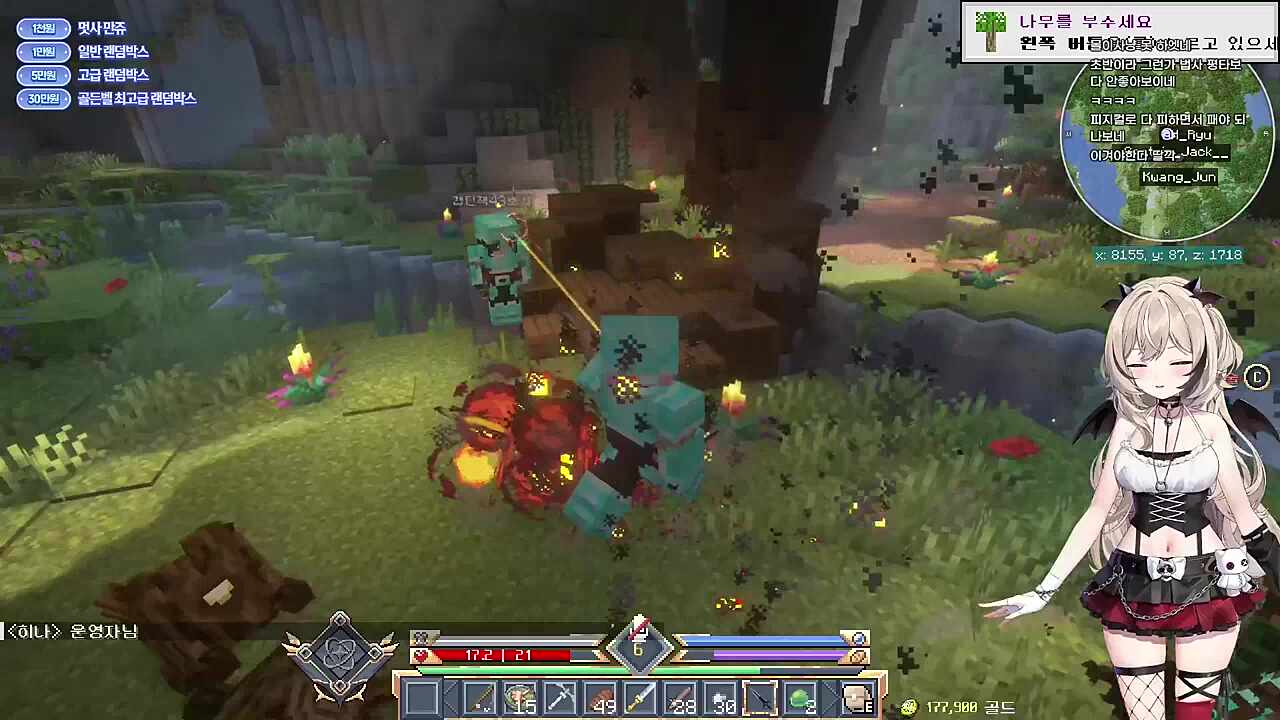1280x720 pixels.
Task: Select the 1천원 donation tier badge
Action: 42,28
